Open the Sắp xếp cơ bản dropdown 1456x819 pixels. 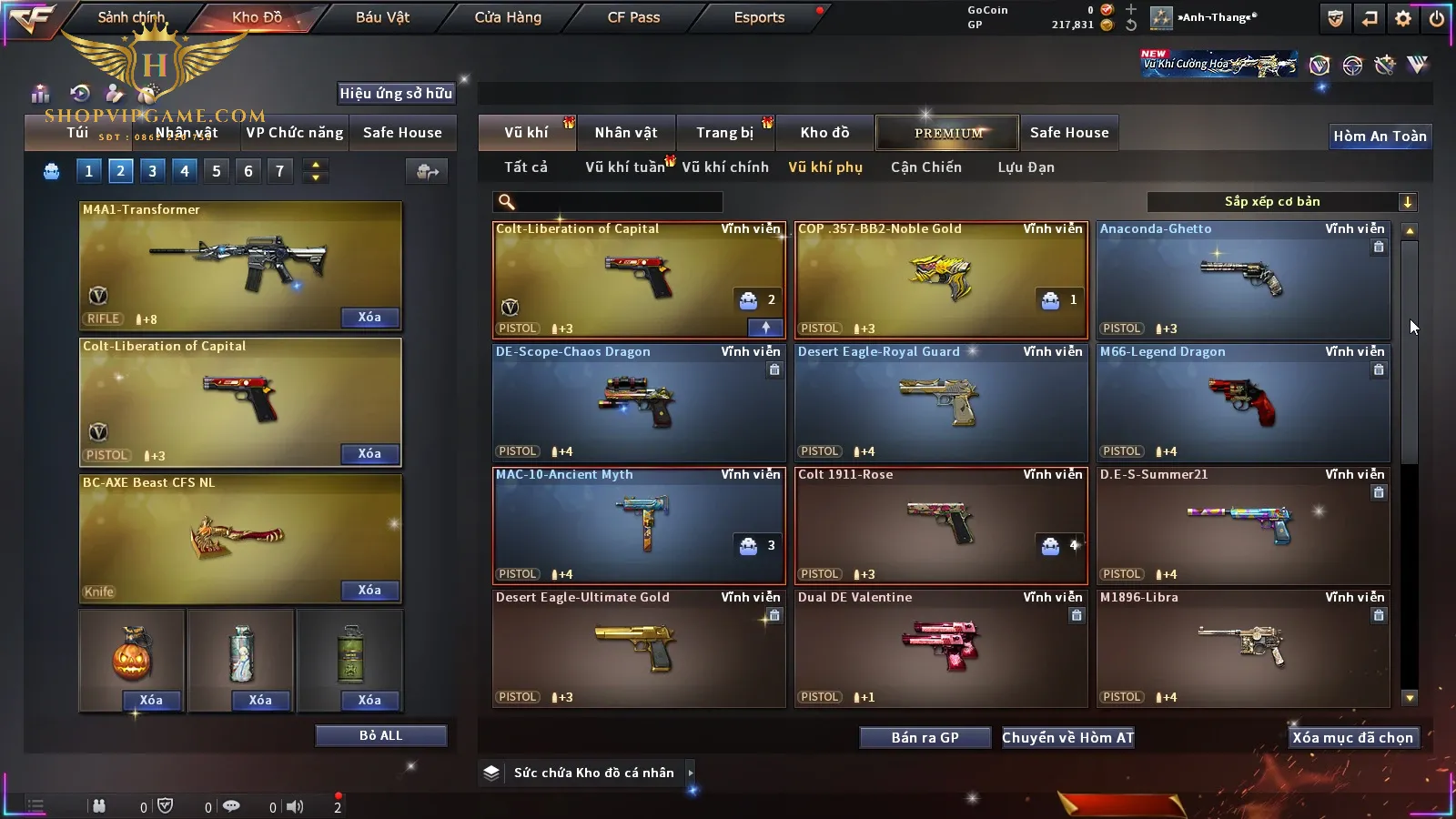click(x=1281, y=202)
